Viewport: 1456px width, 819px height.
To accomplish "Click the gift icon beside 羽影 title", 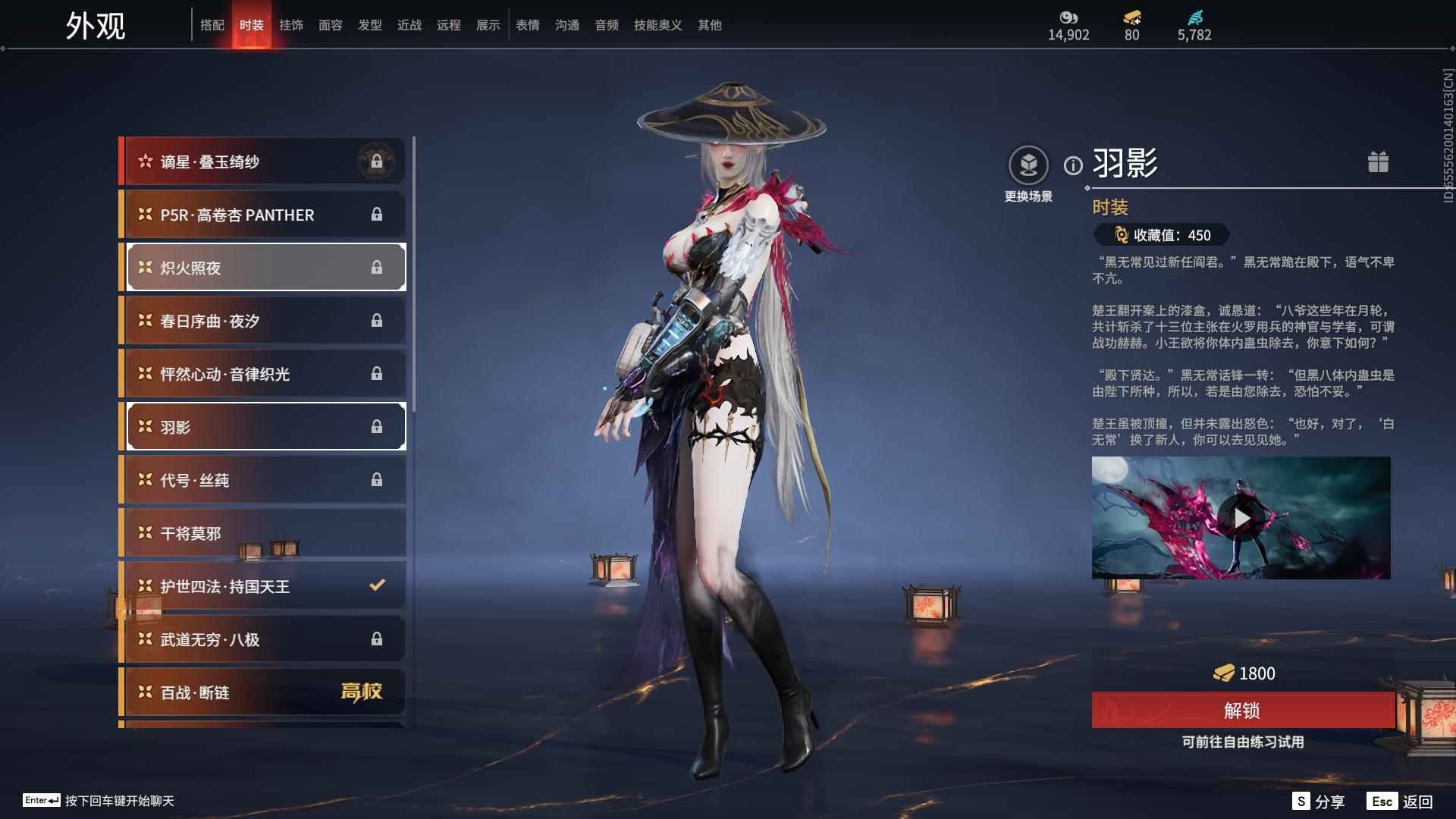I will (x=1379, y=162).
